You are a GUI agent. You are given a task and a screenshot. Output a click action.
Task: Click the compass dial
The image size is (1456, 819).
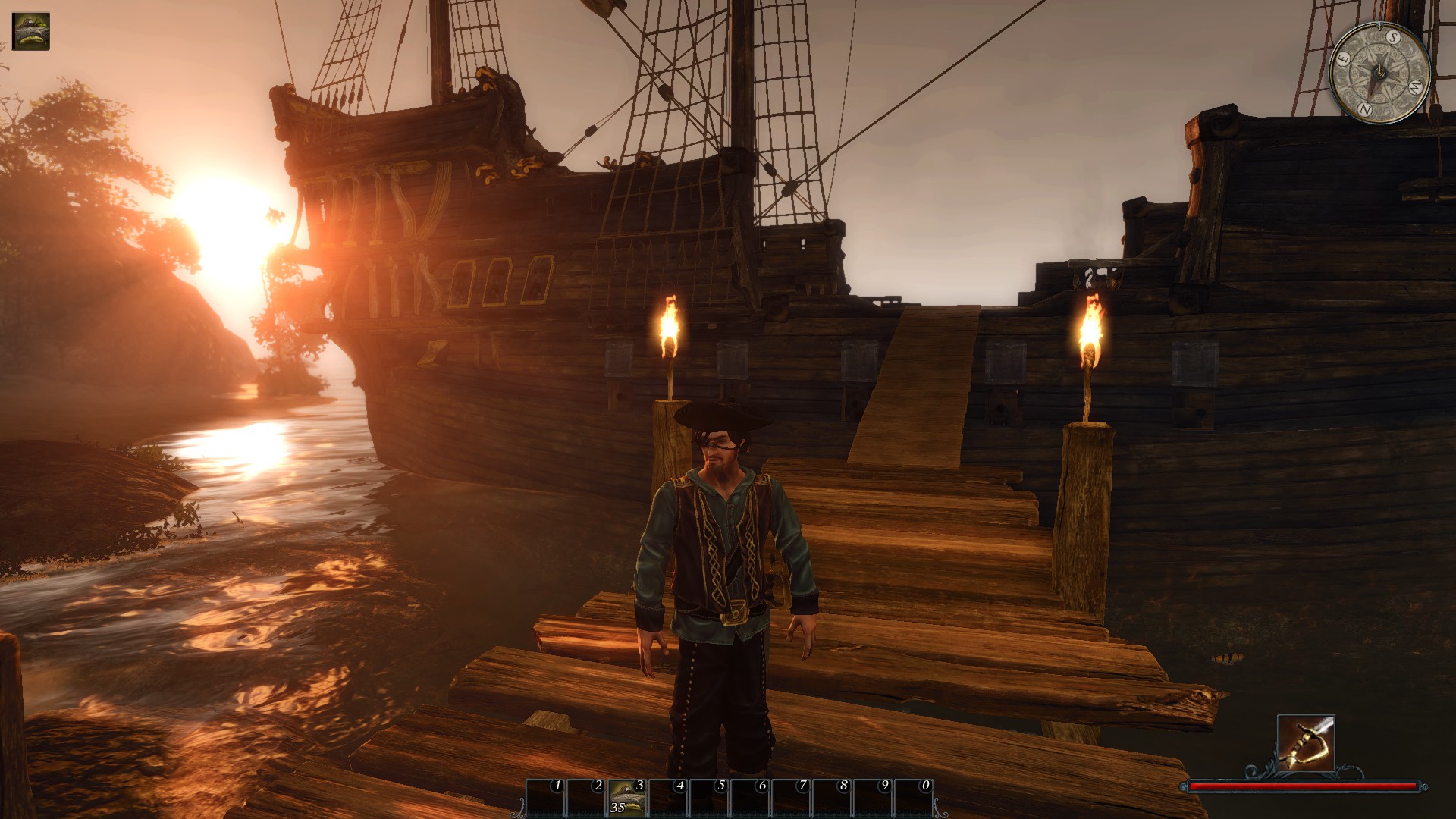point(1379,73)
